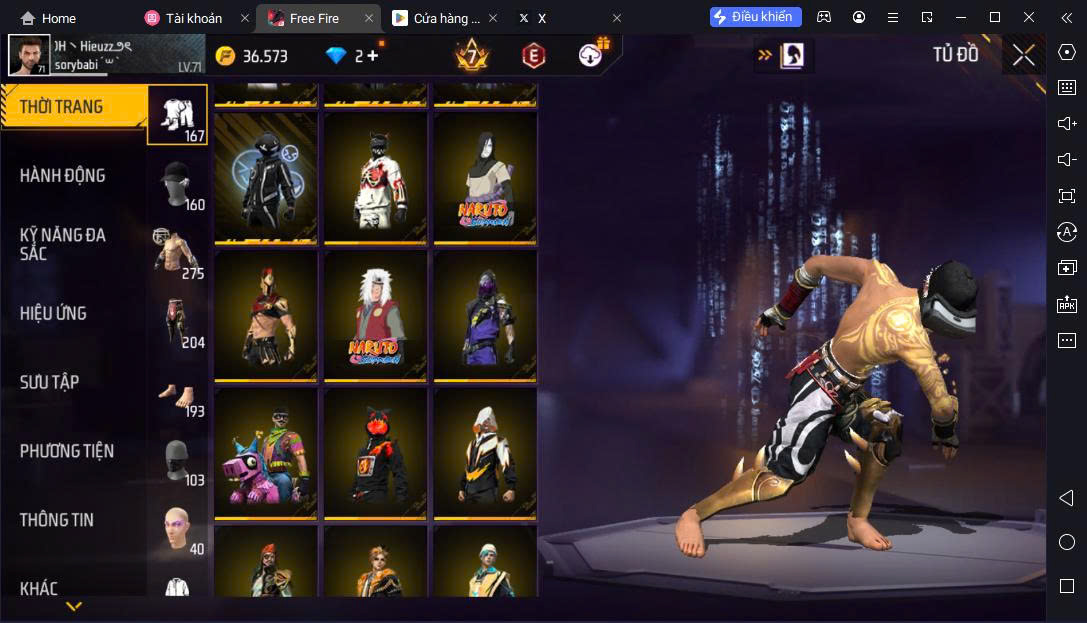
Task: Select the Orochimaru Naruto outfit
Action: pos(484,177)
